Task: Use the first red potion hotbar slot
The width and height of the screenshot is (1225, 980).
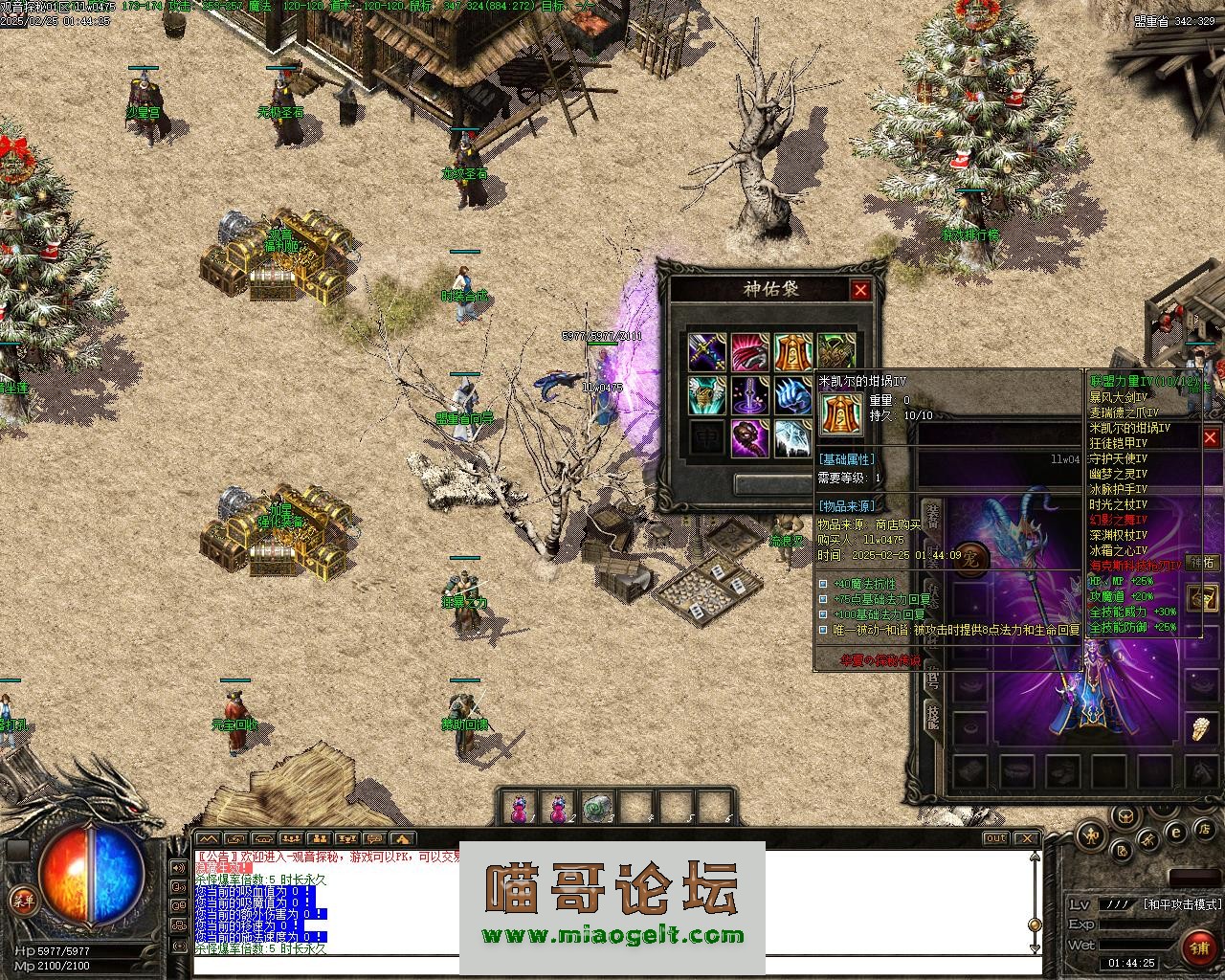Action: [519, 809]
